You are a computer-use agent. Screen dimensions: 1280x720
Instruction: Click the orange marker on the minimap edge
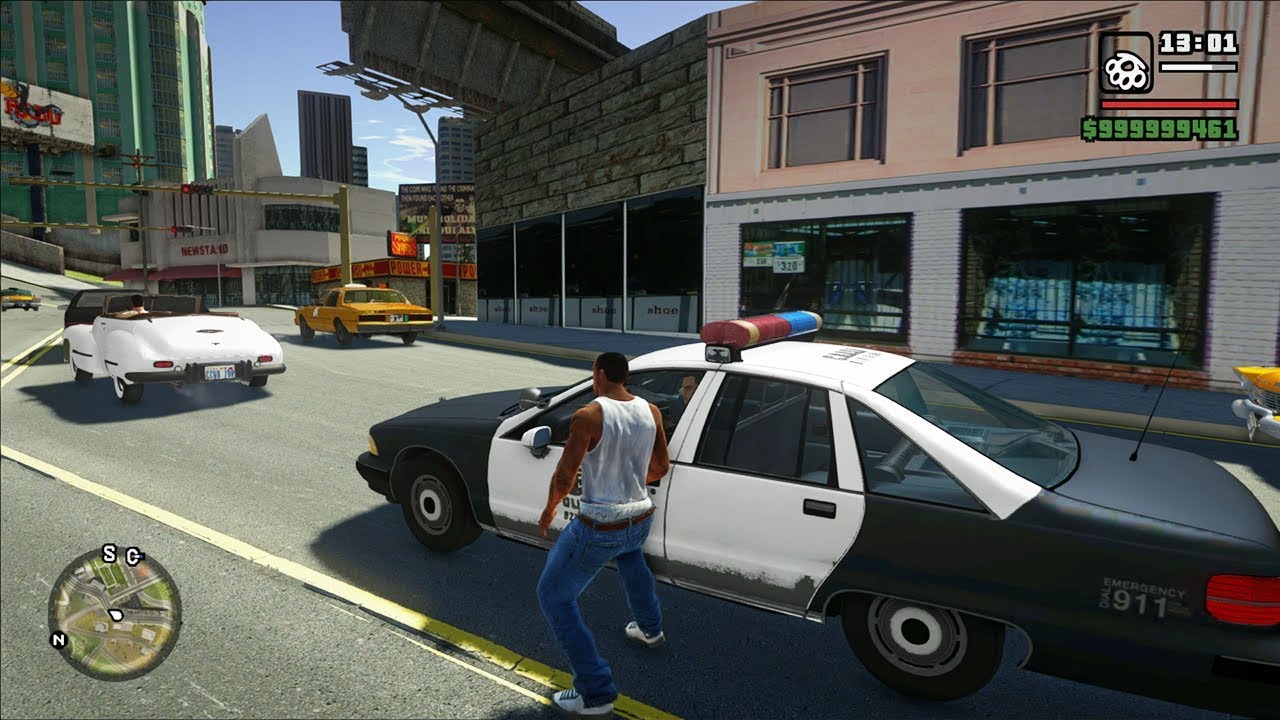(141, 572)
